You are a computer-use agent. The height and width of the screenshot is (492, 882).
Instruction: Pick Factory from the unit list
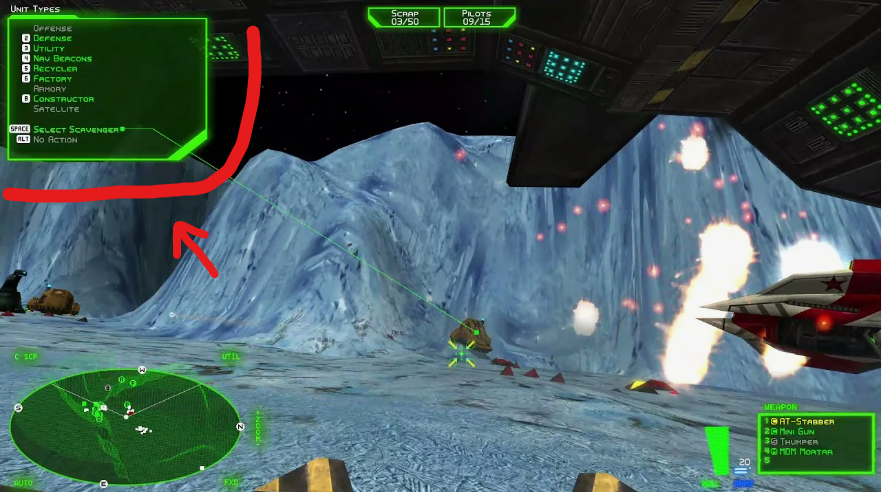pyautogui.click(x=52, y=79)
